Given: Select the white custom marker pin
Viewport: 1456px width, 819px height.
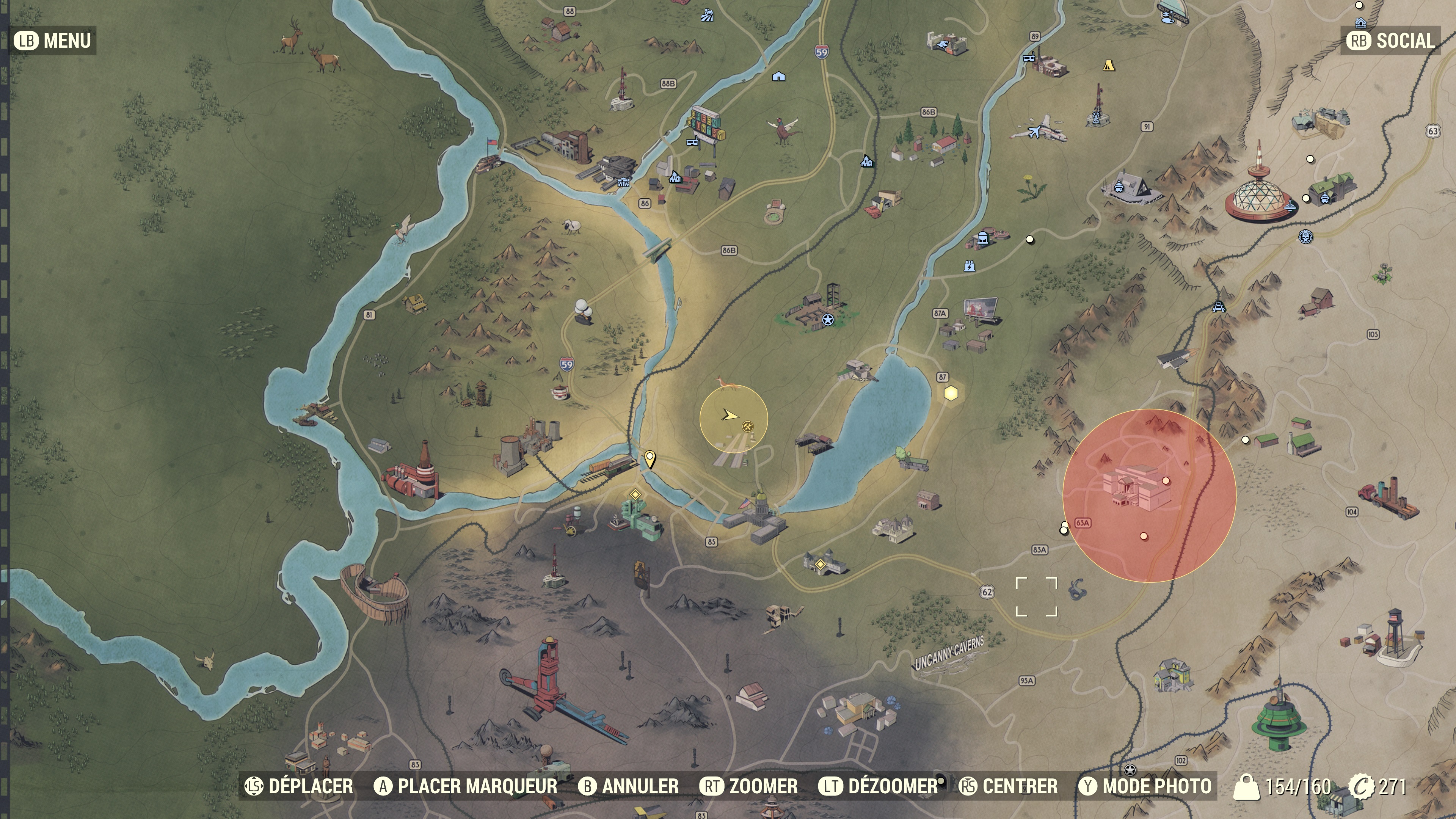Looking at the screenshot, I should tap(650, 458).
